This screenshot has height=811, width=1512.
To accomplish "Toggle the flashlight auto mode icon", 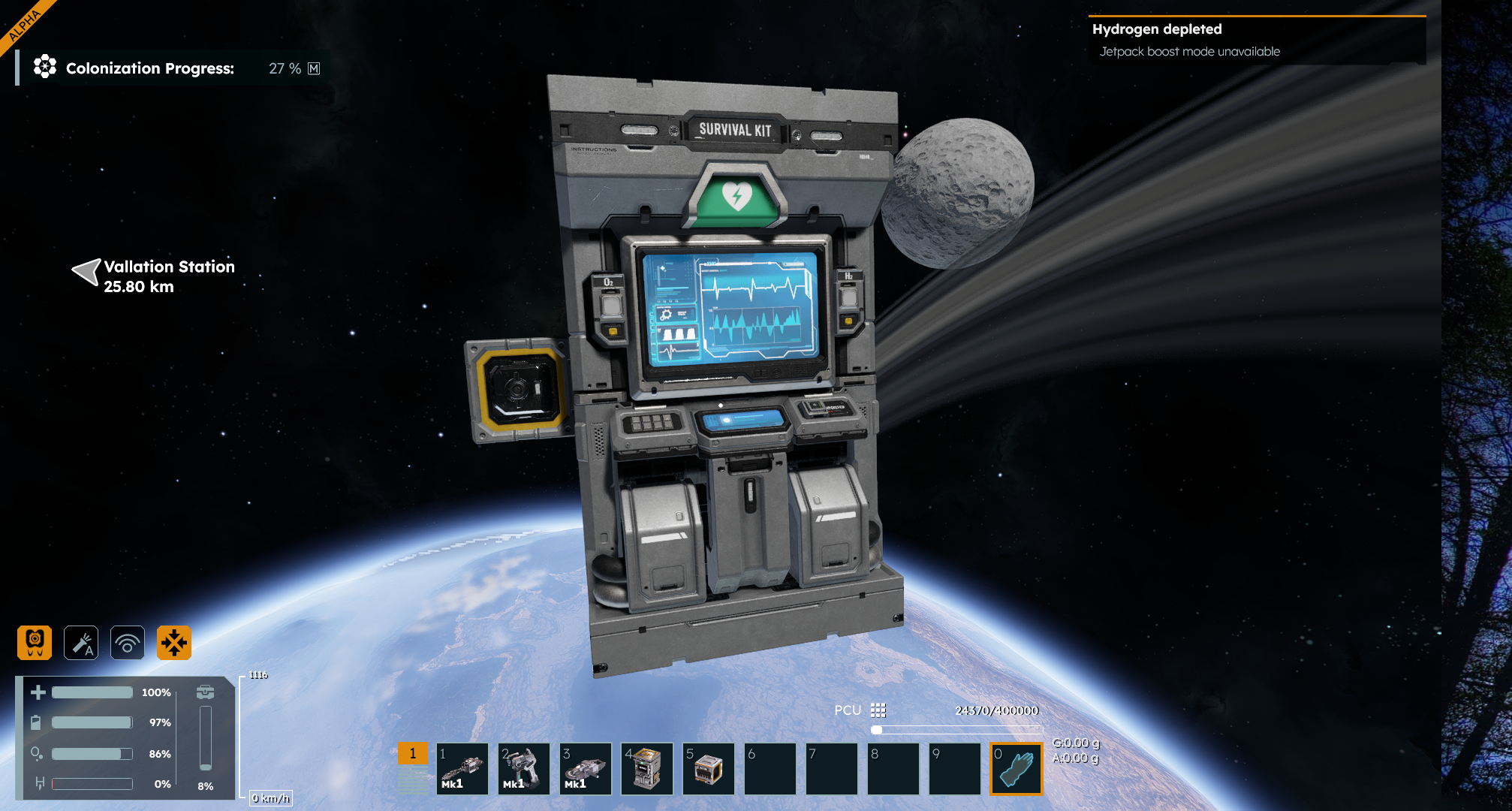I will 81,643.
